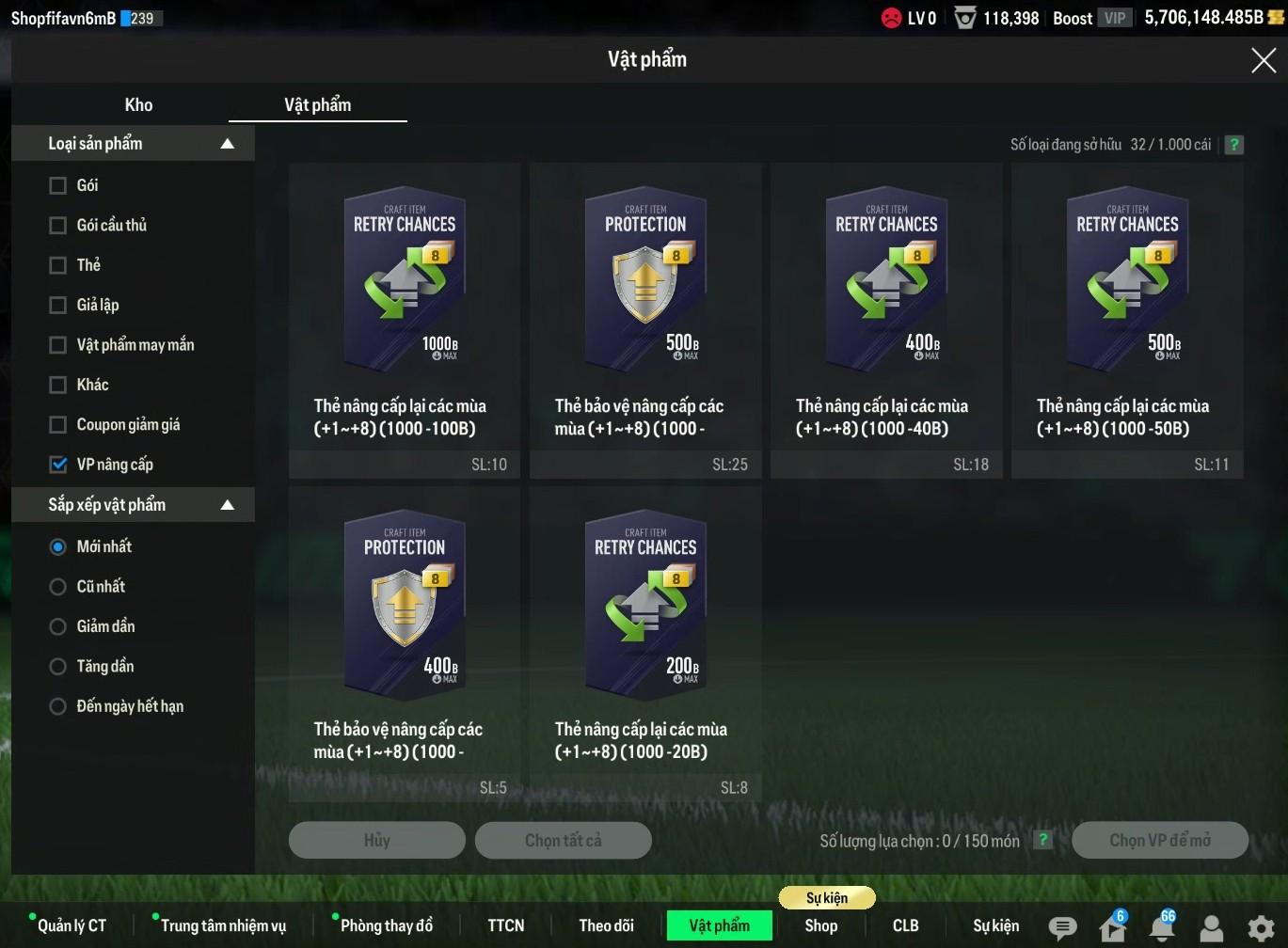1288x948 pixels.
Task: Switch to the Kho tab
Action: [138, 104]
